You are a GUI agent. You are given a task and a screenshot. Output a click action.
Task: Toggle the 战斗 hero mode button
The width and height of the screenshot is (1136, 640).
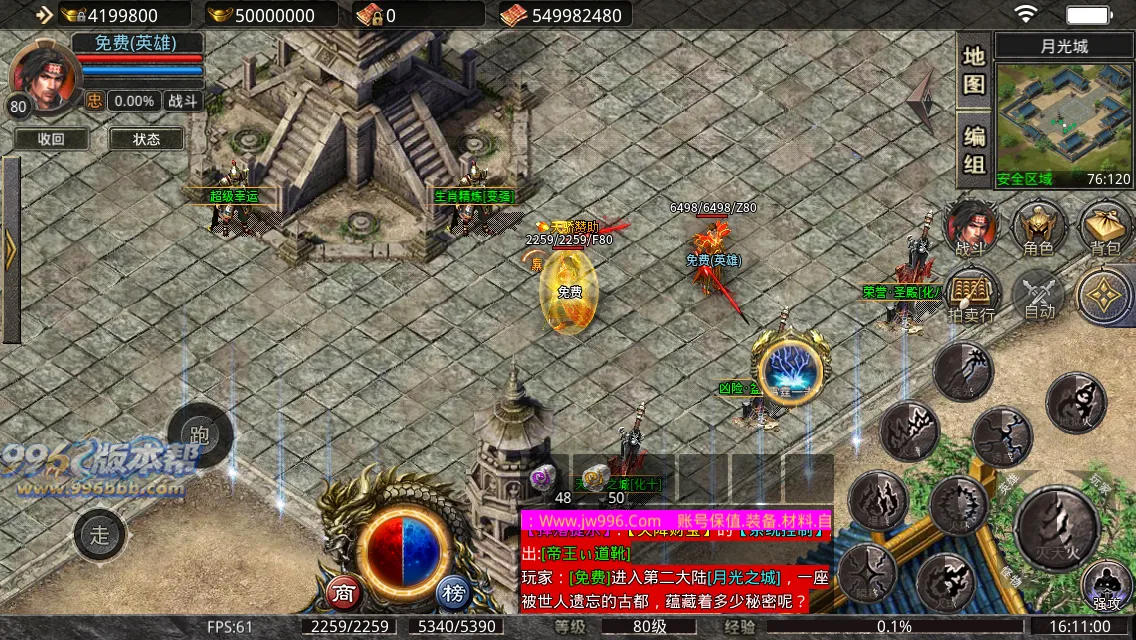(x=183, y=101)
